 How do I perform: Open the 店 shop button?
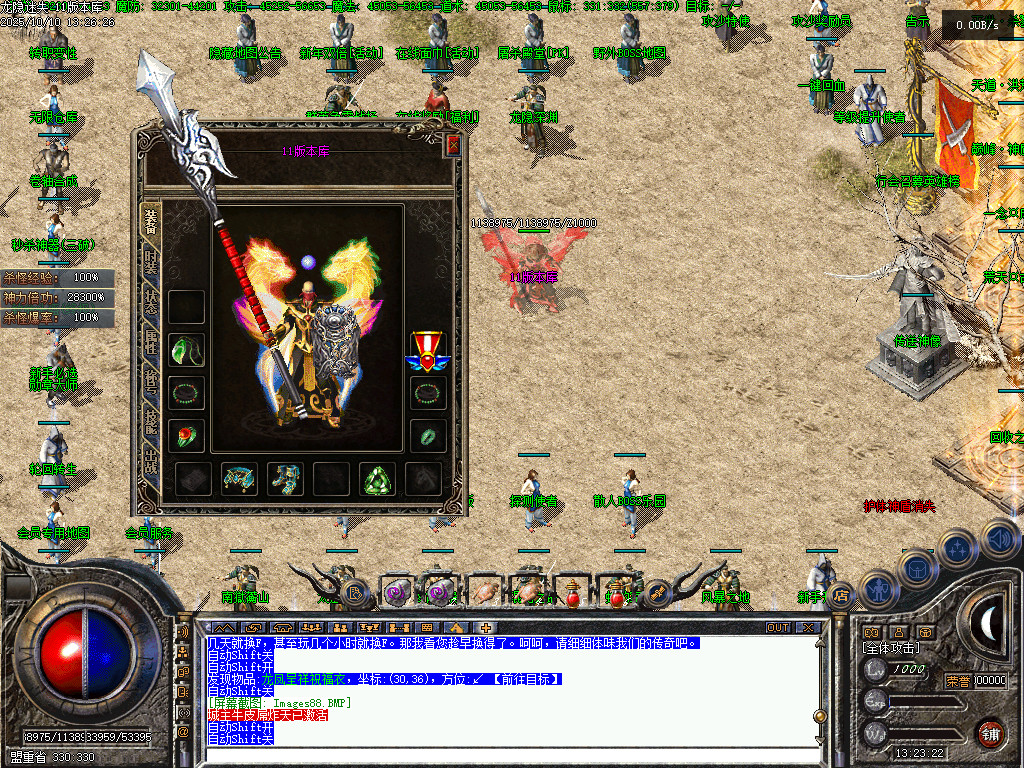click(843, 596)
